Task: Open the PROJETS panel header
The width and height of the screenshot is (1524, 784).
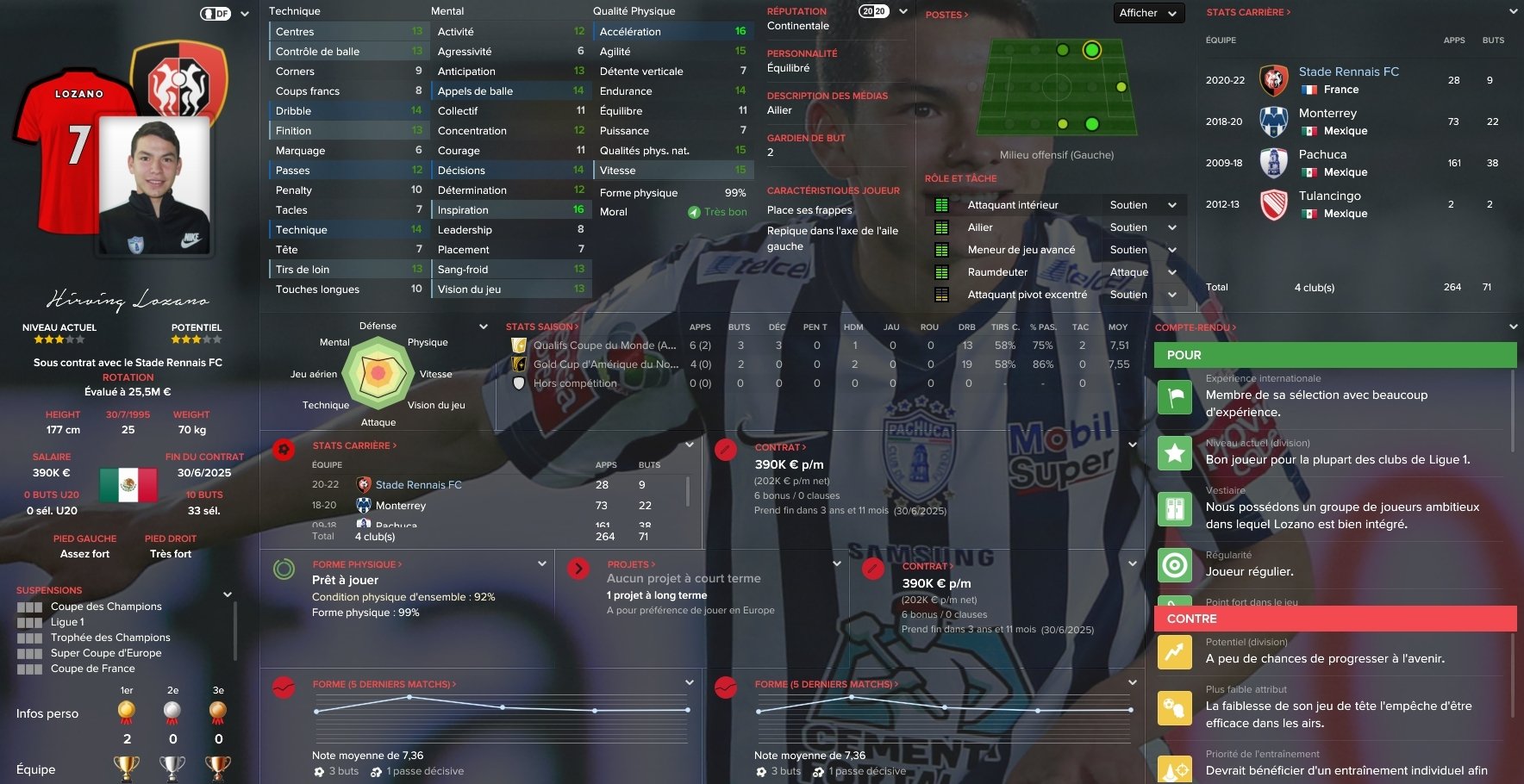Action: tap(631, 564)
